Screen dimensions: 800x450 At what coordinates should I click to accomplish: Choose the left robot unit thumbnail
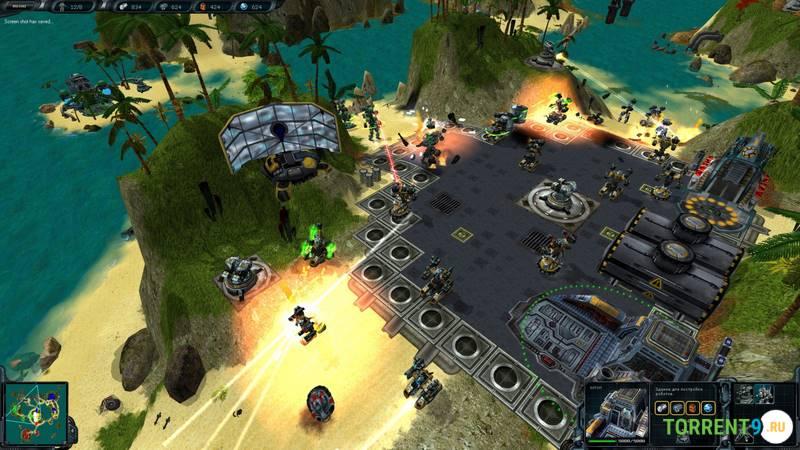point(746,394)
